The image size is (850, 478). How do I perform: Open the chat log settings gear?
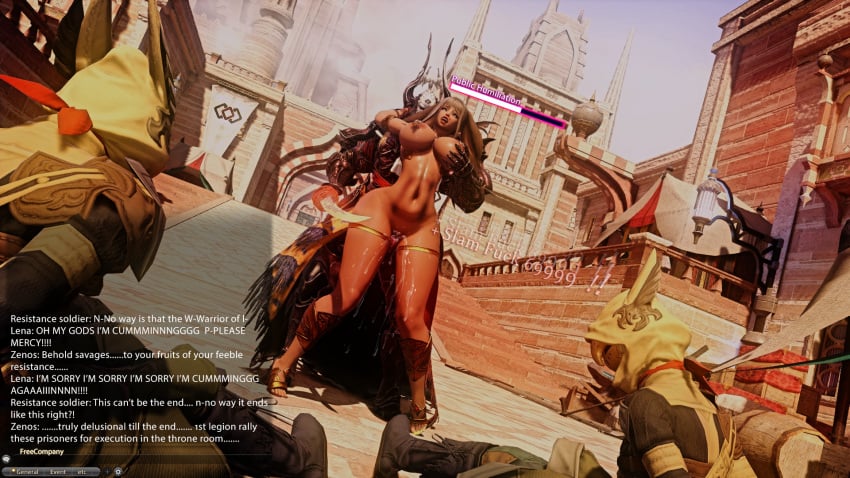(x=118, y=470)
